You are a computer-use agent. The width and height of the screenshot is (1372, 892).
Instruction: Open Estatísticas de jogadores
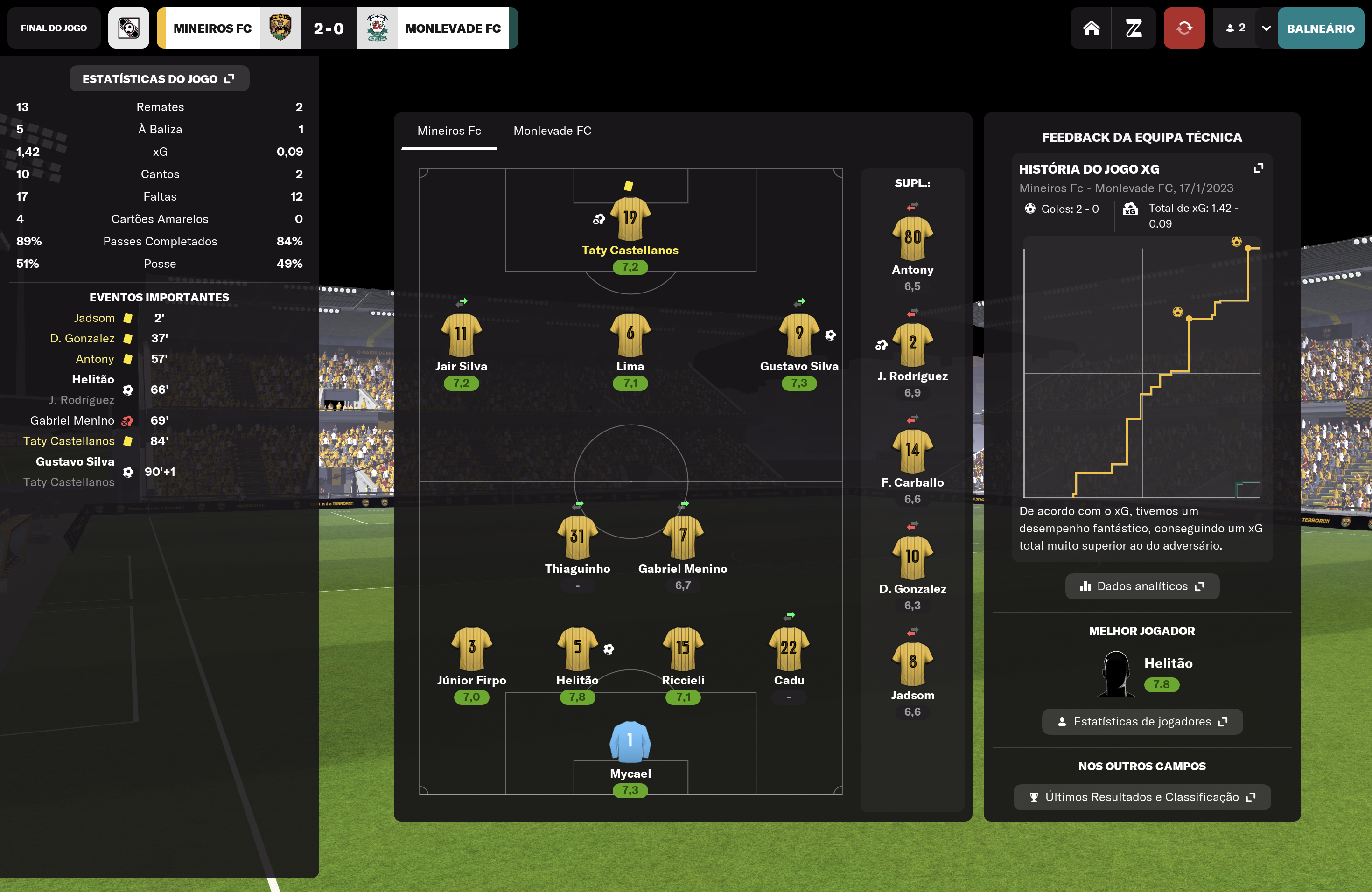click(1141, 721)
